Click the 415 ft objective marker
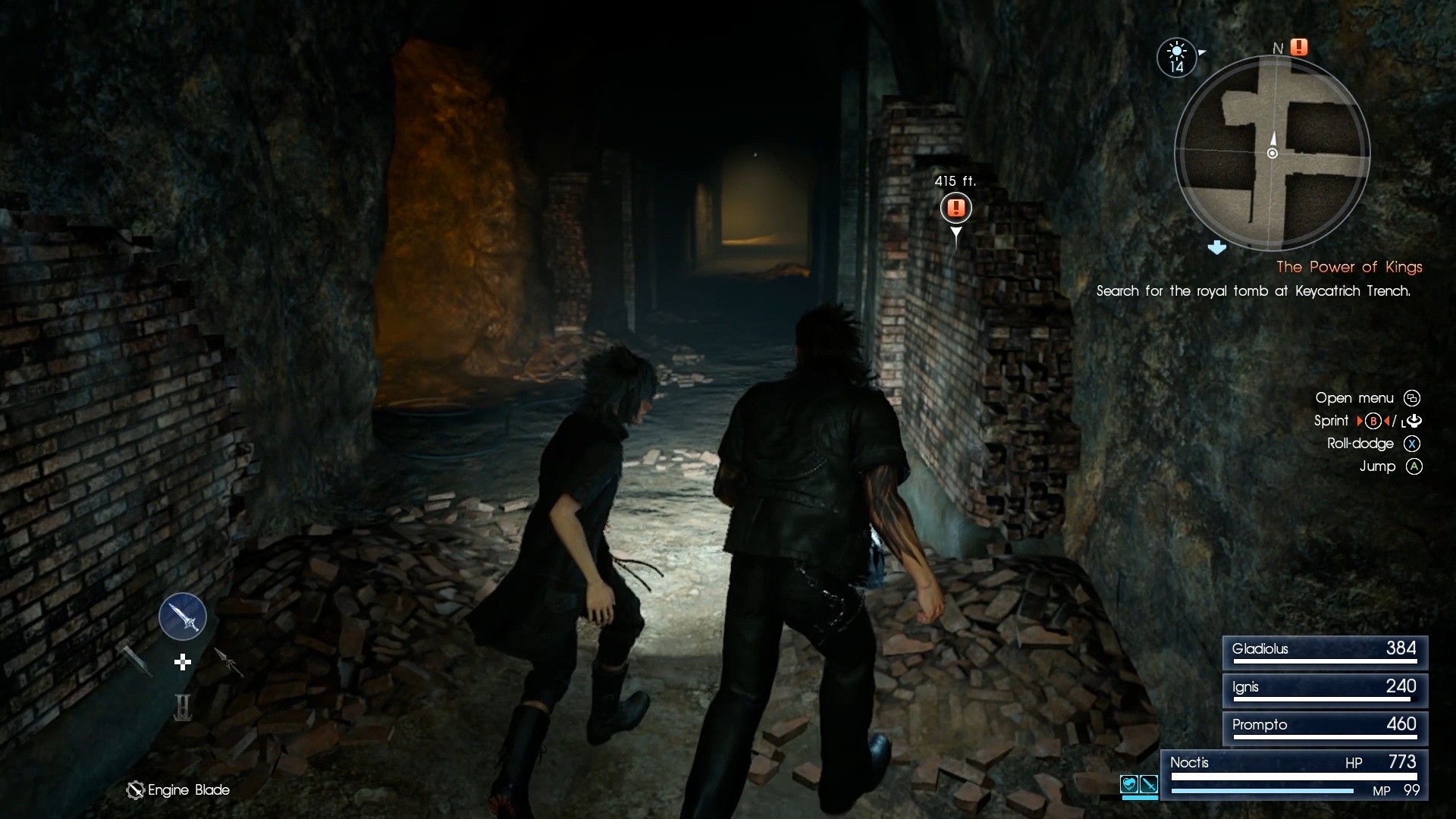The image size is (1456, 819). coord(956,208)
